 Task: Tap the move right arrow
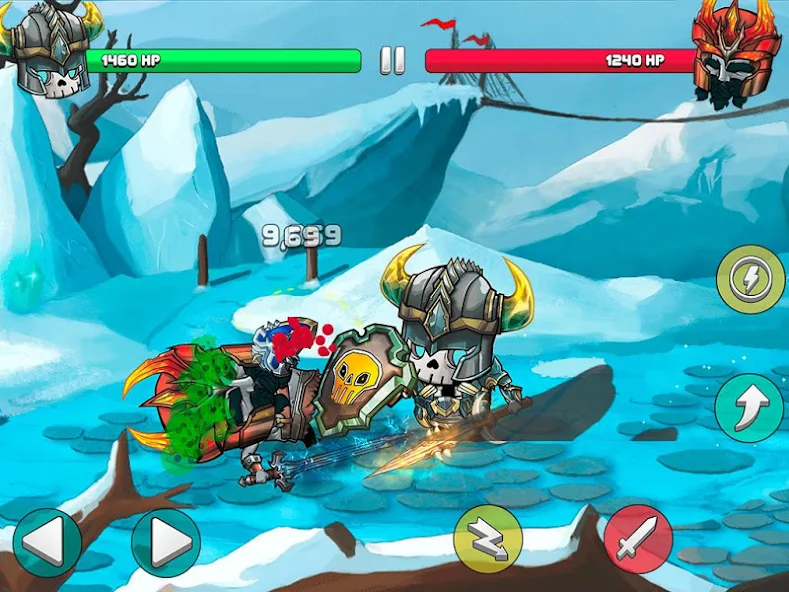165,543
